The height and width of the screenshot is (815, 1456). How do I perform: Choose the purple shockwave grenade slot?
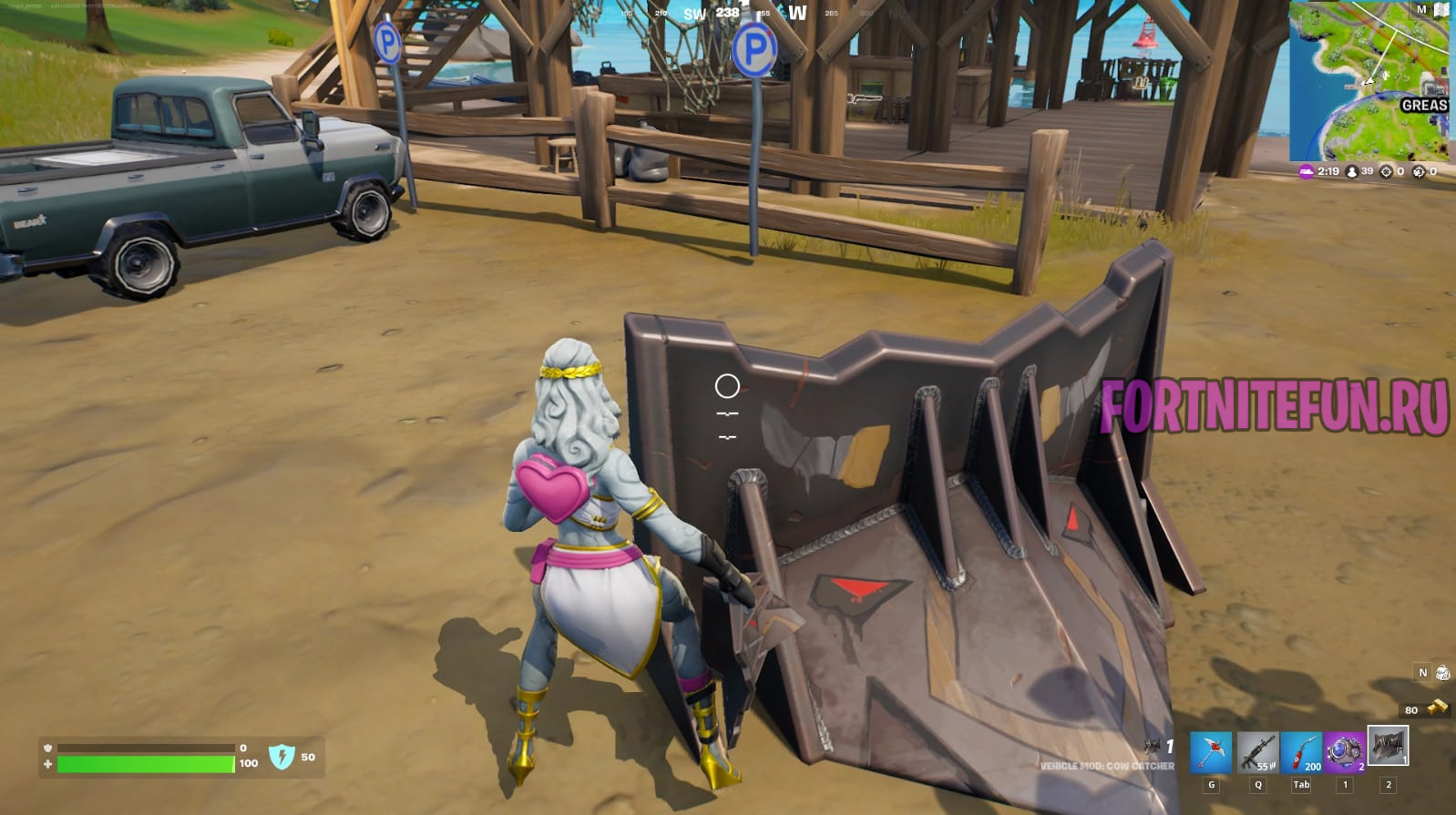click(x=1344, y=753)
